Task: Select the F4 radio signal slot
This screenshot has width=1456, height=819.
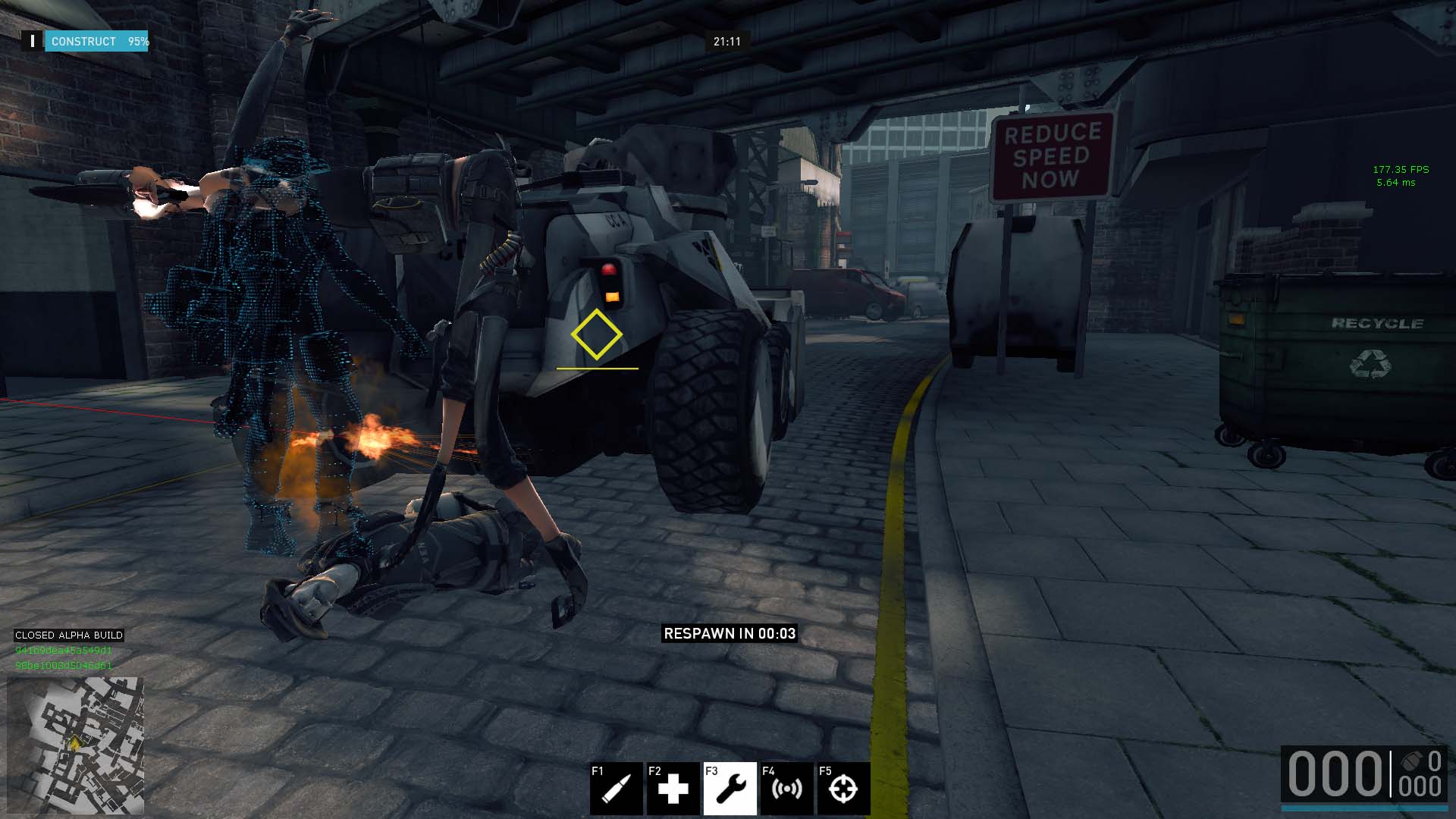Action: pos(787,789)
